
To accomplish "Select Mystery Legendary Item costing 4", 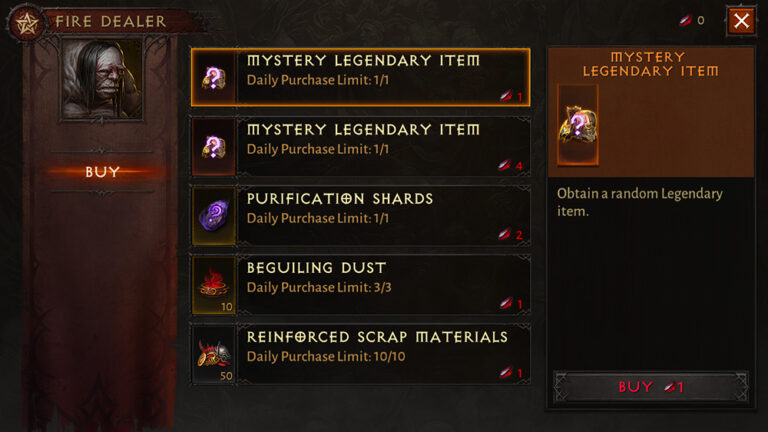I will click(360, 146).
